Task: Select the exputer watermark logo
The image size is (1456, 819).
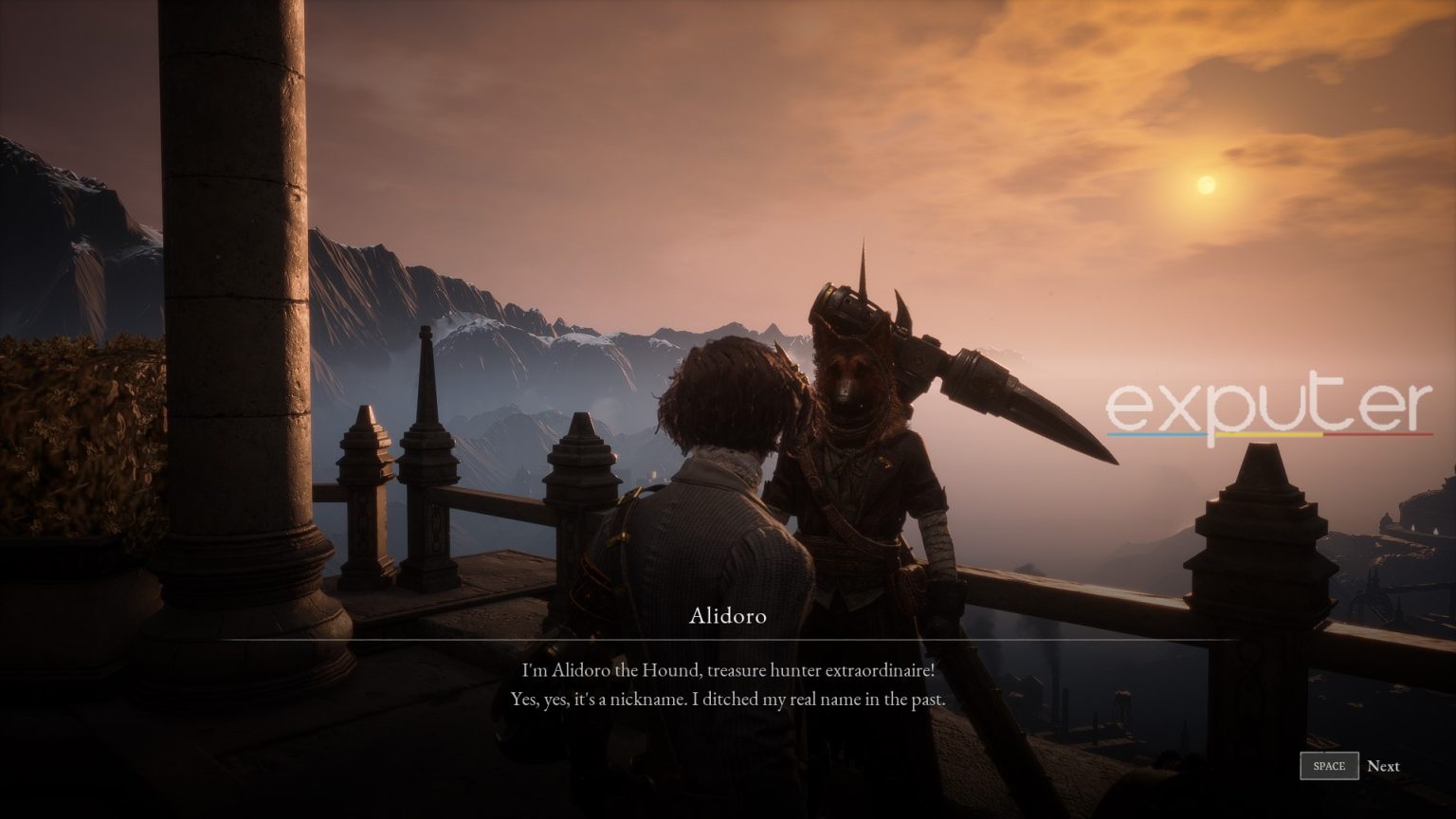Action: (1267, 402)
